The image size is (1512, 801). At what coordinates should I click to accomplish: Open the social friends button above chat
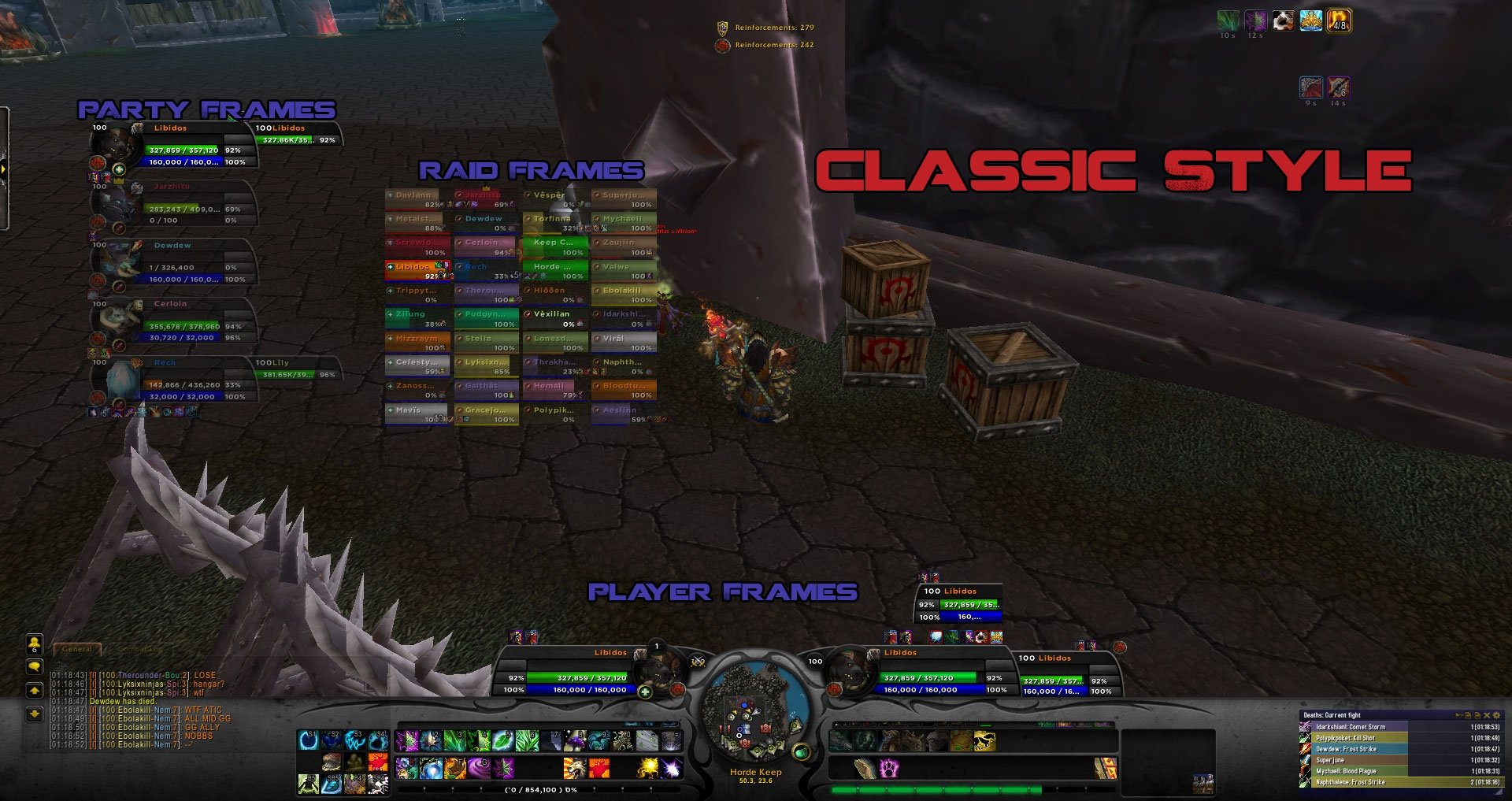coord(35,645)
